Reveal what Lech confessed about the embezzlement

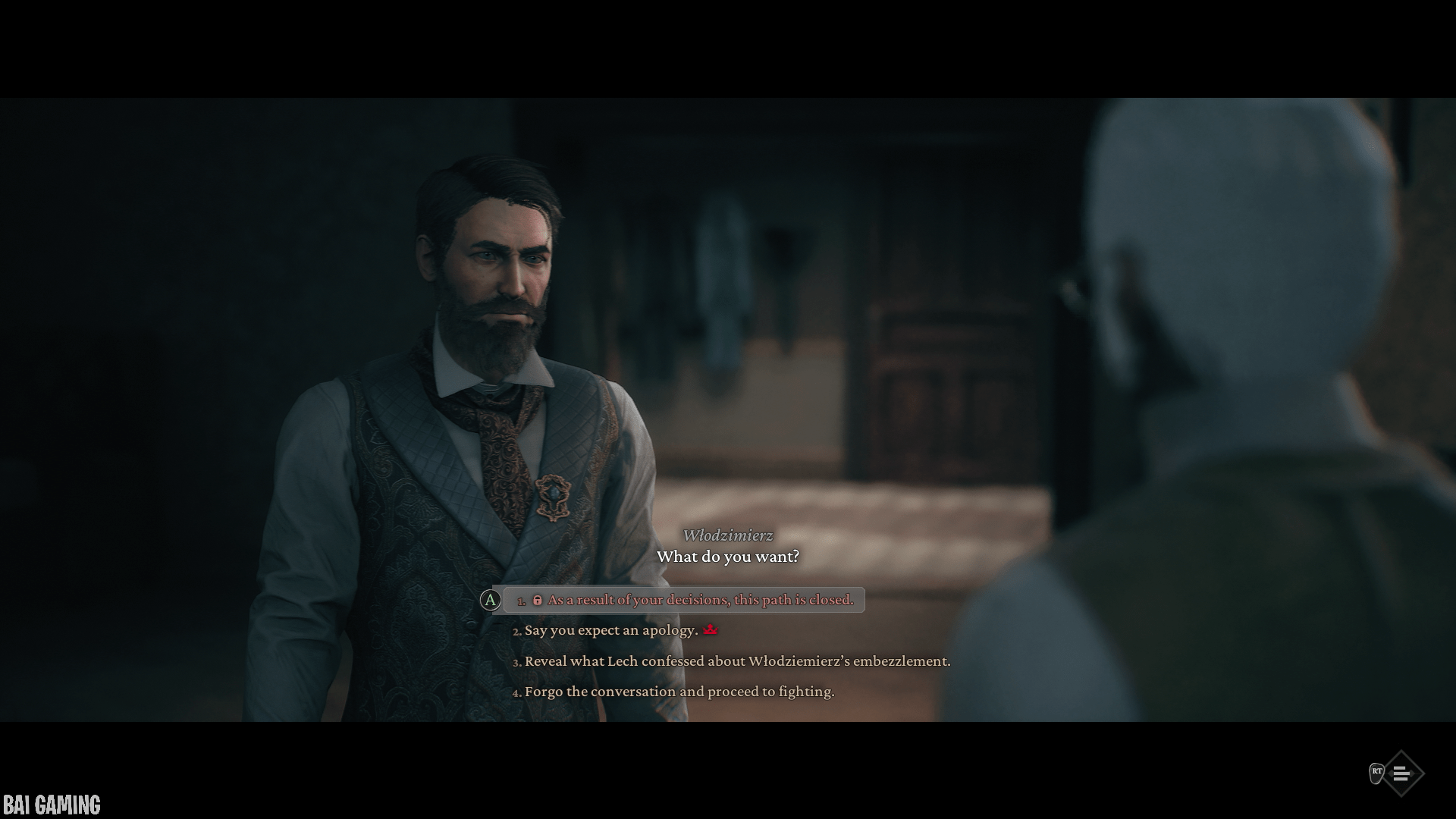click(737, 661)
